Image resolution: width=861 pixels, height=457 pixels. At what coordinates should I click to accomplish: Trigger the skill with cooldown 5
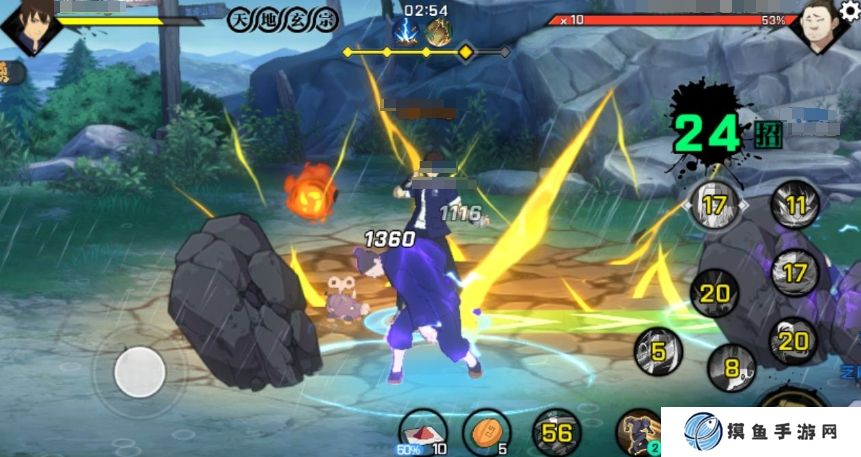pyautogui.click(x=658, y=351)
